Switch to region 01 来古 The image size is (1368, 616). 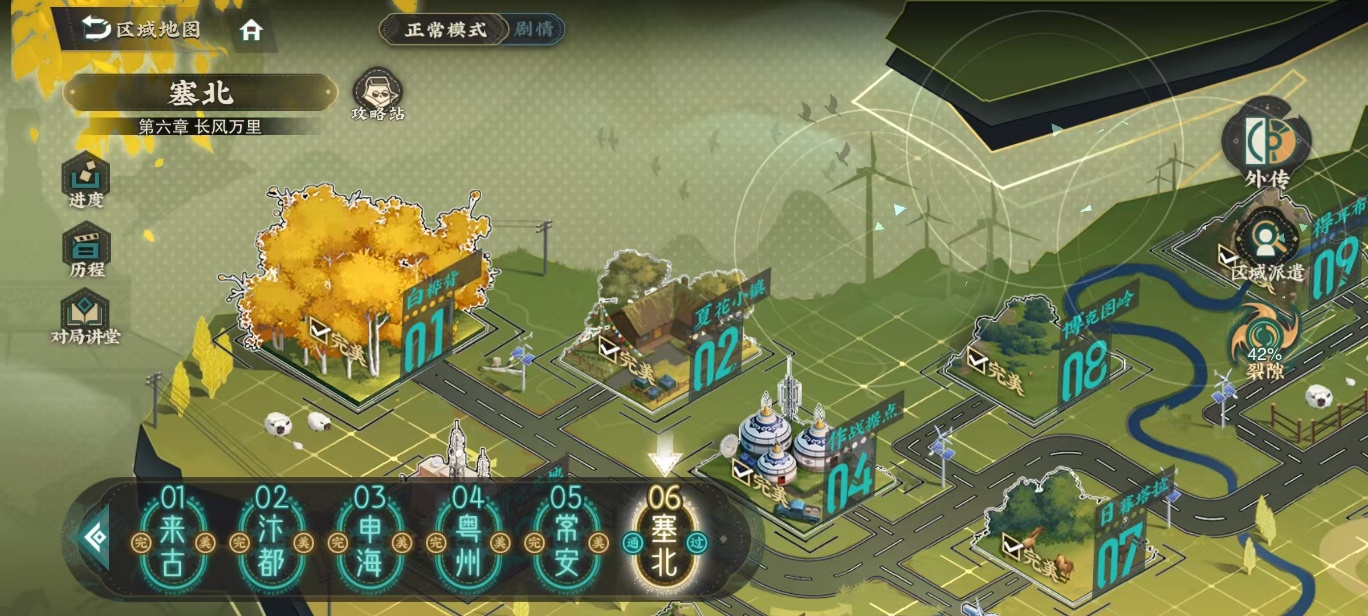(173, 544)
